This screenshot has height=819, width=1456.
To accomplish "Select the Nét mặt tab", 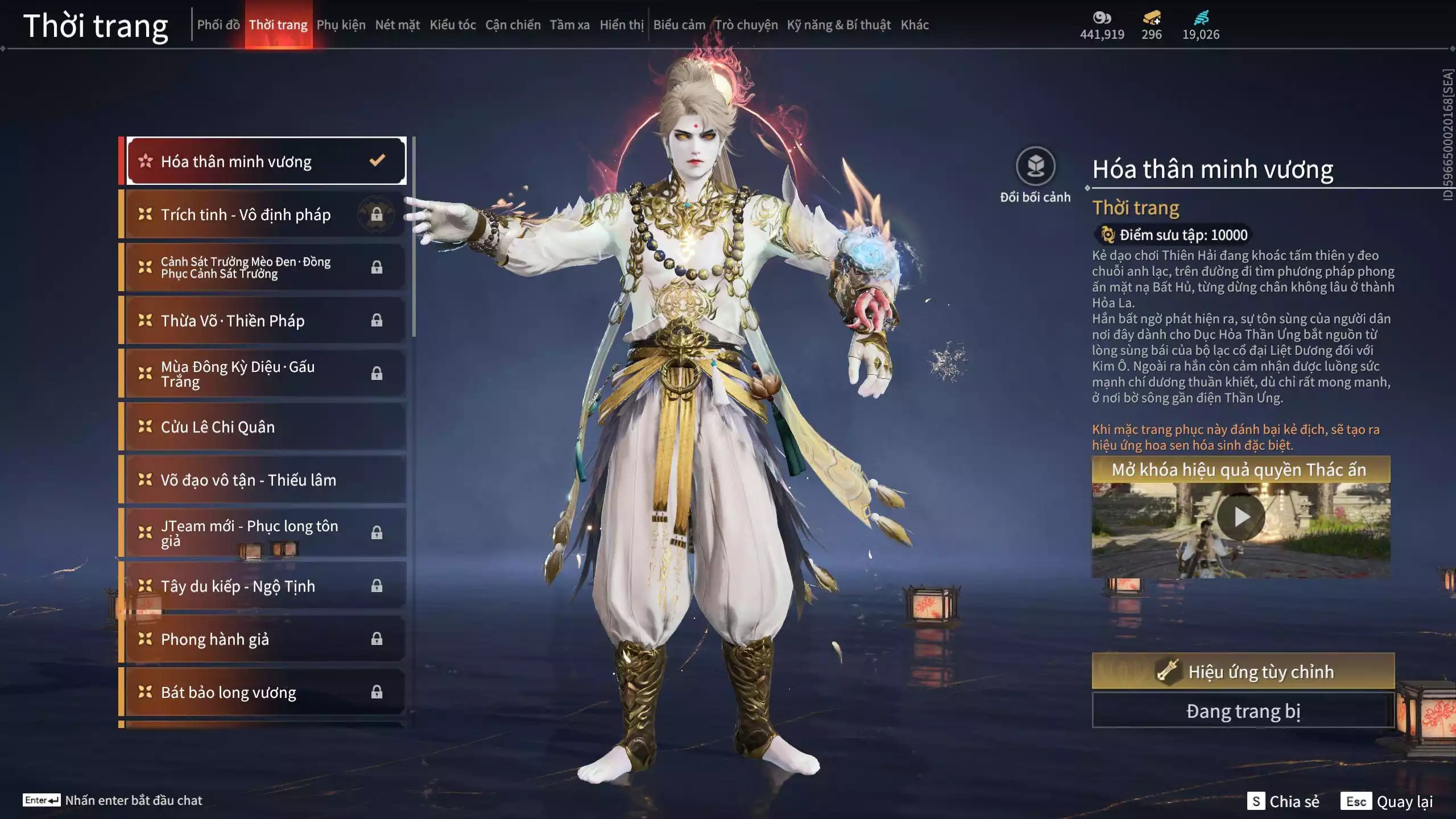I will (397, 25).
